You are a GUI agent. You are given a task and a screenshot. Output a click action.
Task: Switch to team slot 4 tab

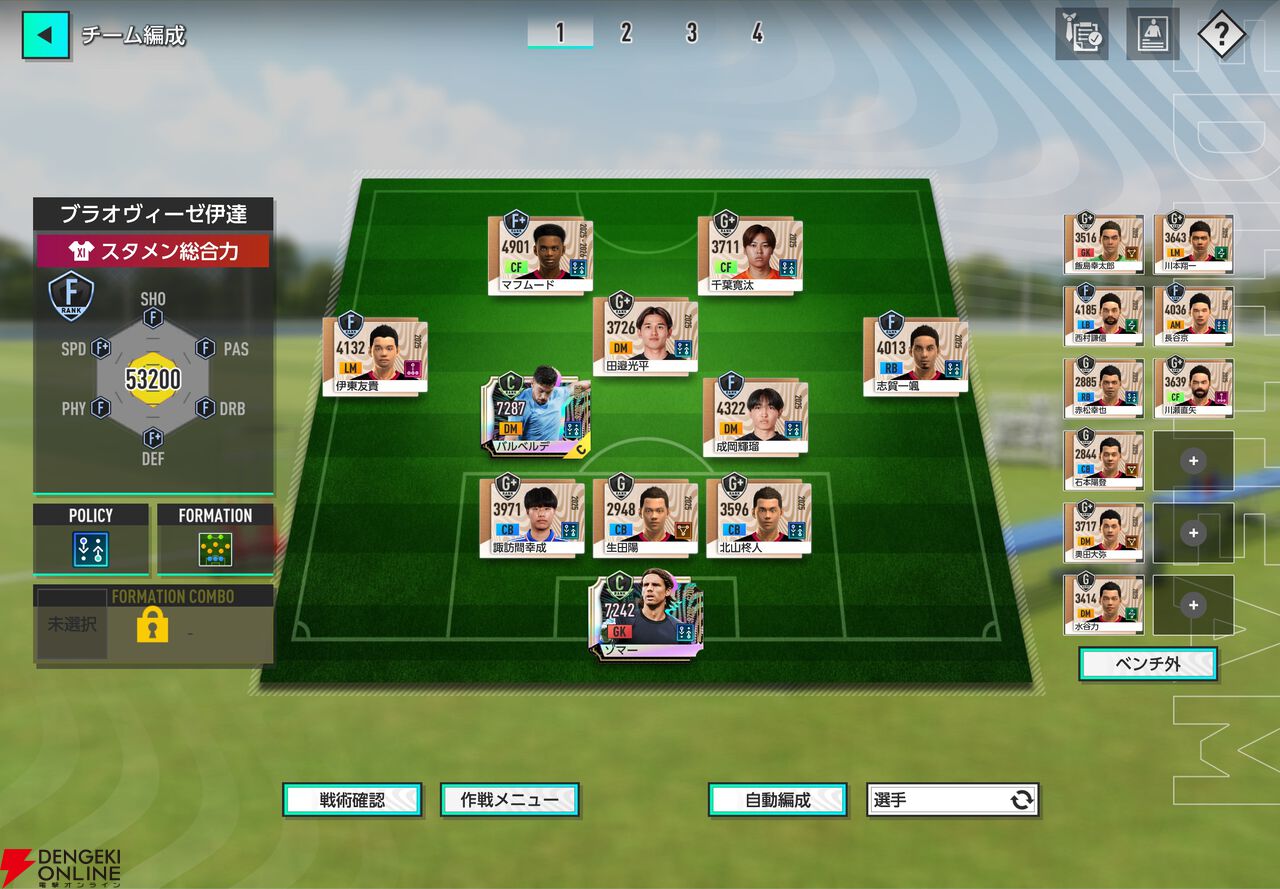[757, 33]
